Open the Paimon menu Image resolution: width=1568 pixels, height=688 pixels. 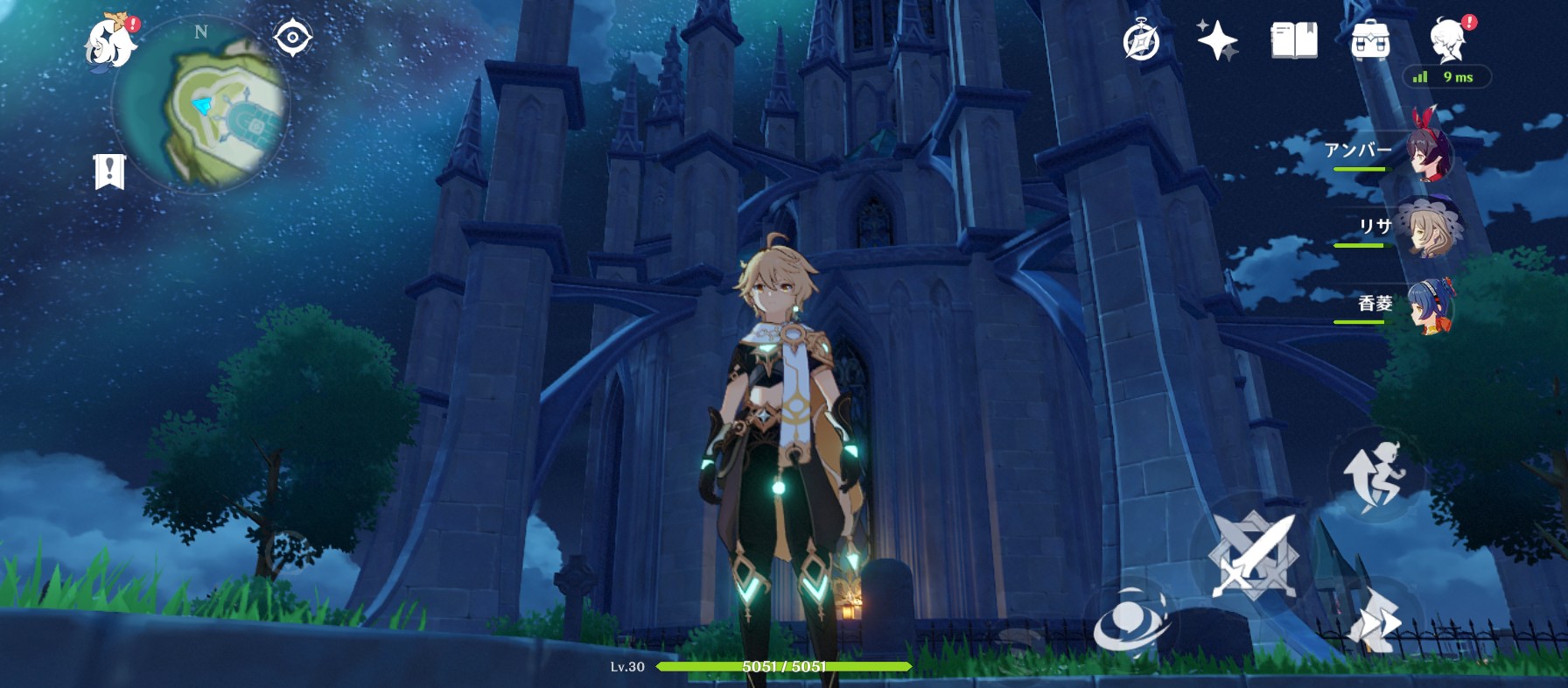coord(110,41)
